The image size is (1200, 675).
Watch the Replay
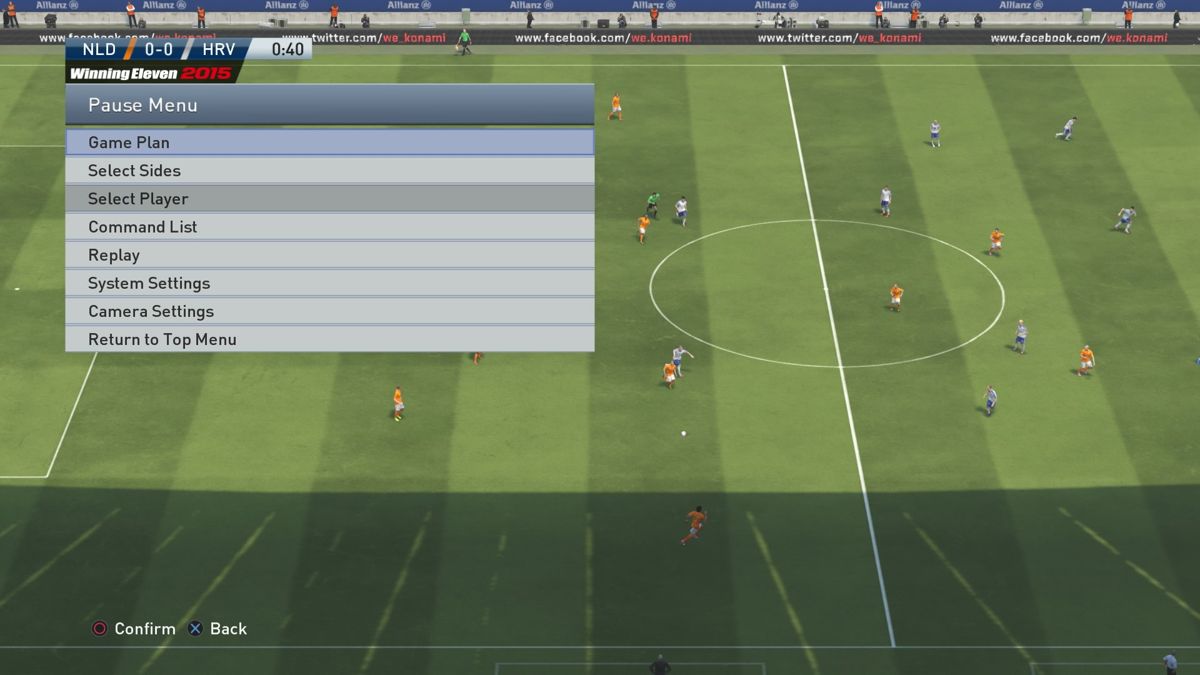329,255
